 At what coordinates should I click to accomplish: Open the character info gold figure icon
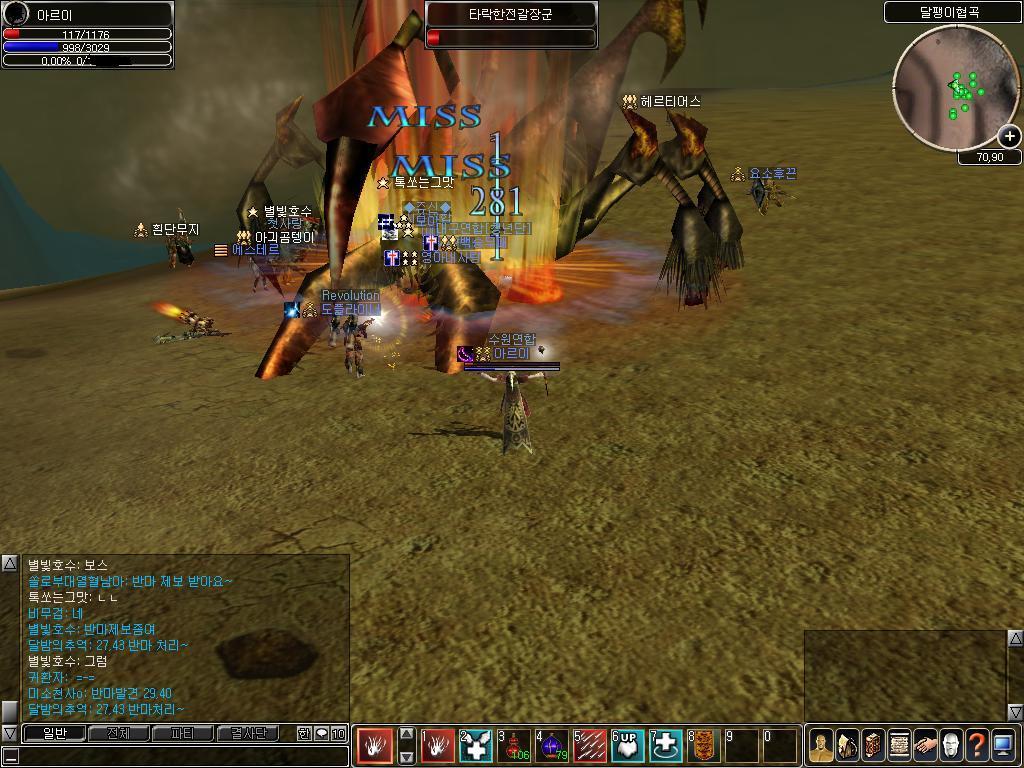point(821,746)
